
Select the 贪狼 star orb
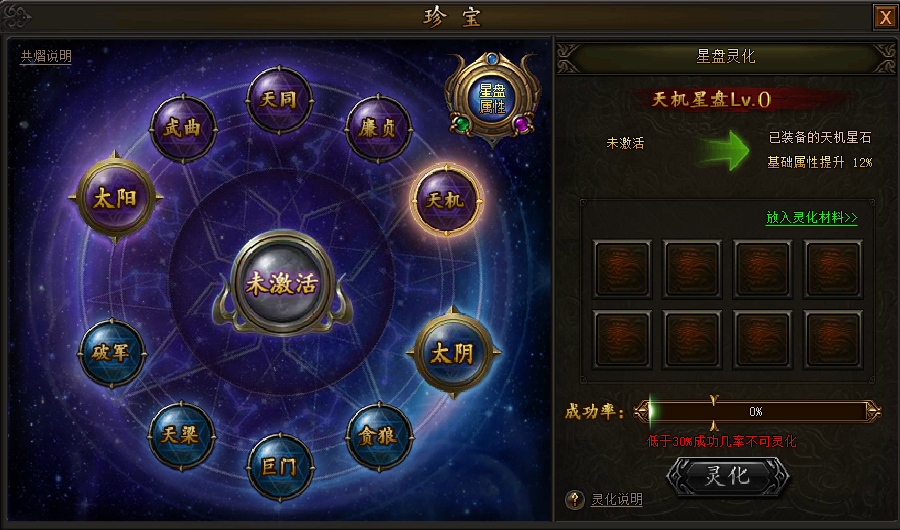click(x=379, y=436)
